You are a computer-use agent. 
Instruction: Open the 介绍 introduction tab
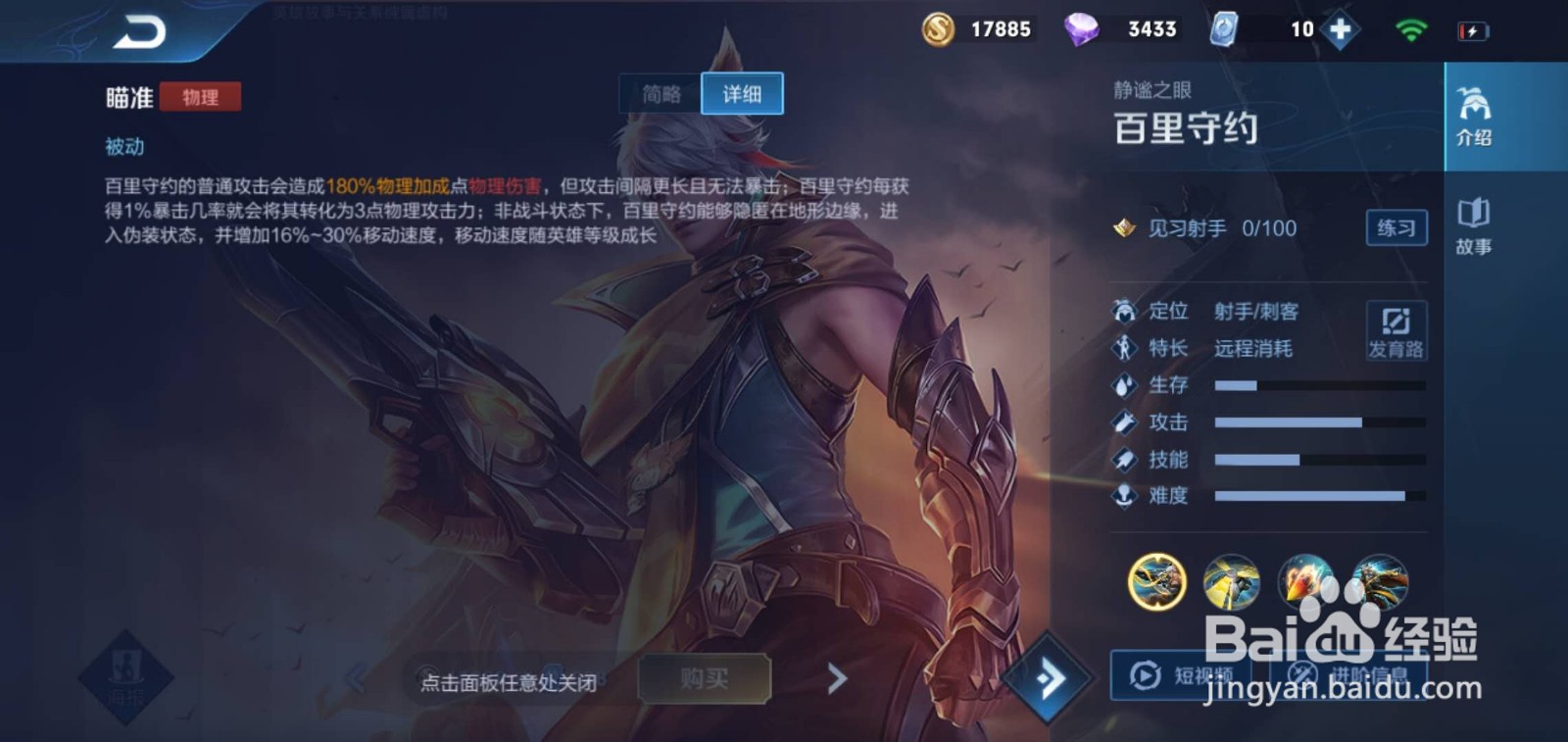click(1475, 113)
